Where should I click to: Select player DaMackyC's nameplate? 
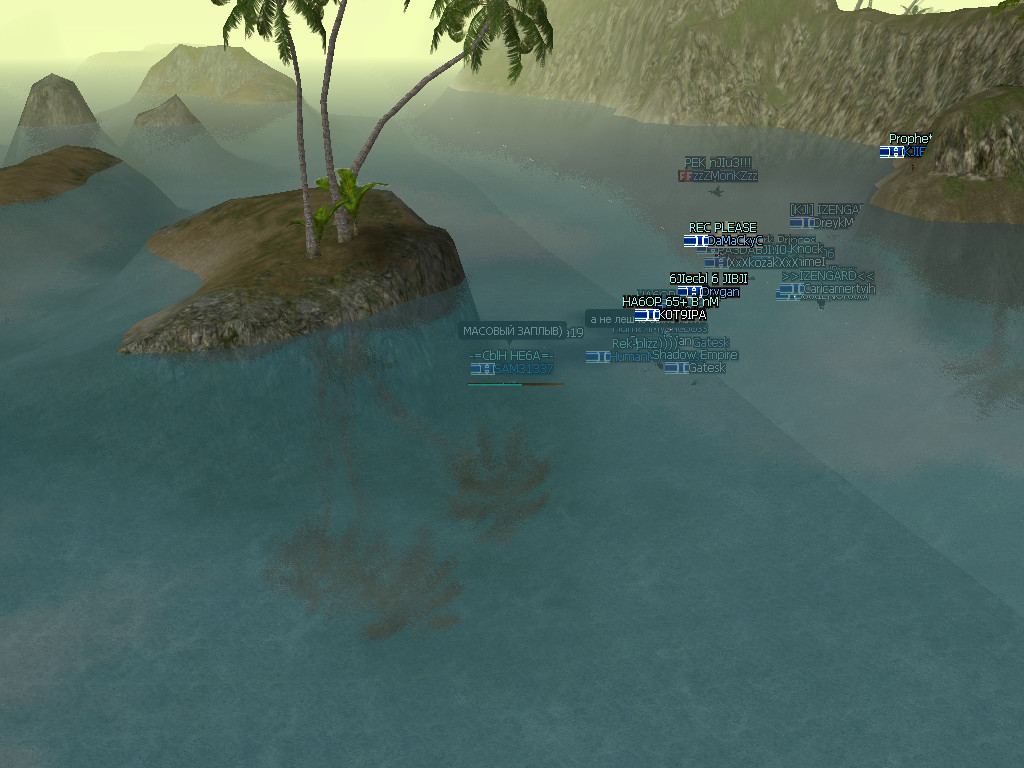pyautogui.click(x=734, y=241)
